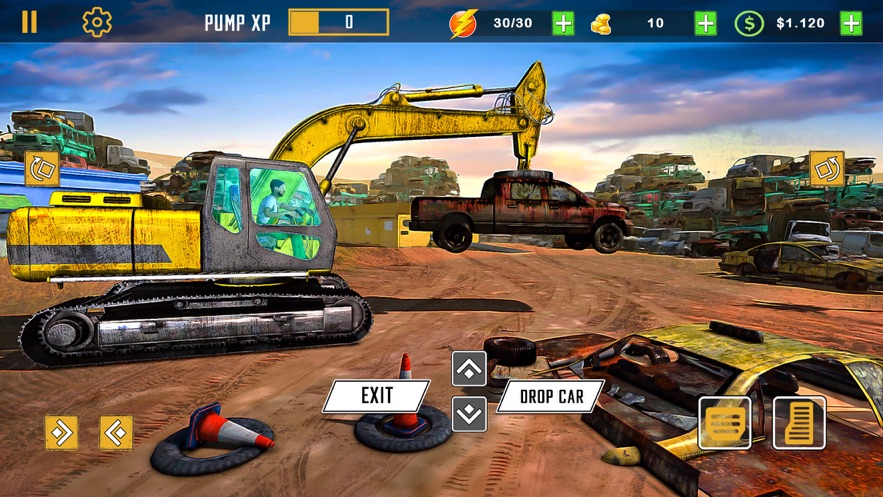Steer using the left-pointing chevron button
The image size is (883, 497).
116,432
